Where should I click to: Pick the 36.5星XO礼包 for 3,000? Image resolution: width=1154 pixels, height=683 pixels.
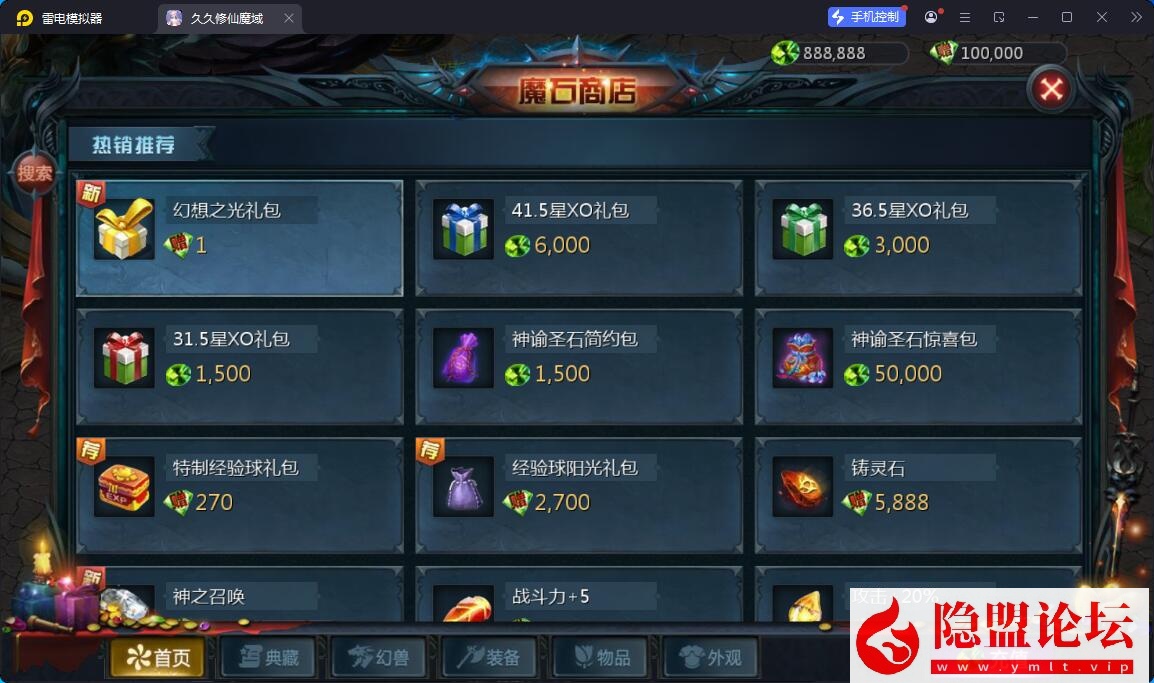point(918,238)
